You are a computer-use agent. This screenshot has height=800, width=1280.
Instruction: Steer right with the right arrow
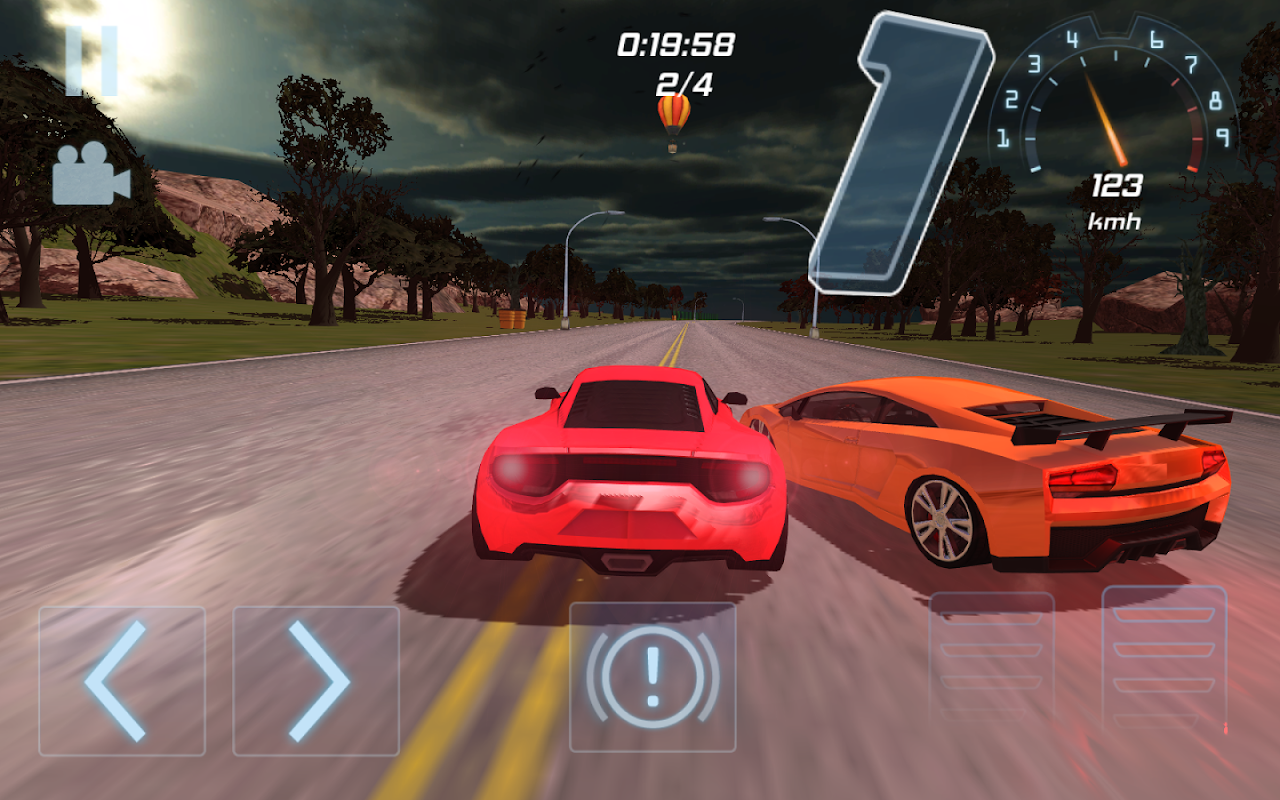coord(316,681)
